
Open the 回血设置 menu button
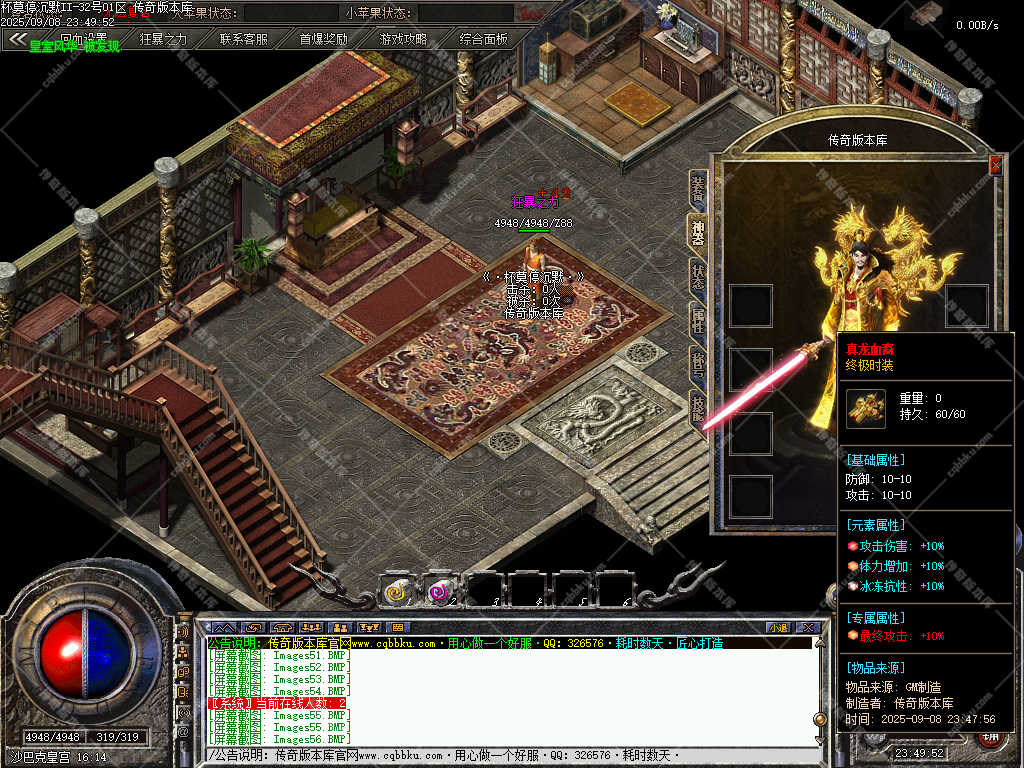(x=83, y=39)
